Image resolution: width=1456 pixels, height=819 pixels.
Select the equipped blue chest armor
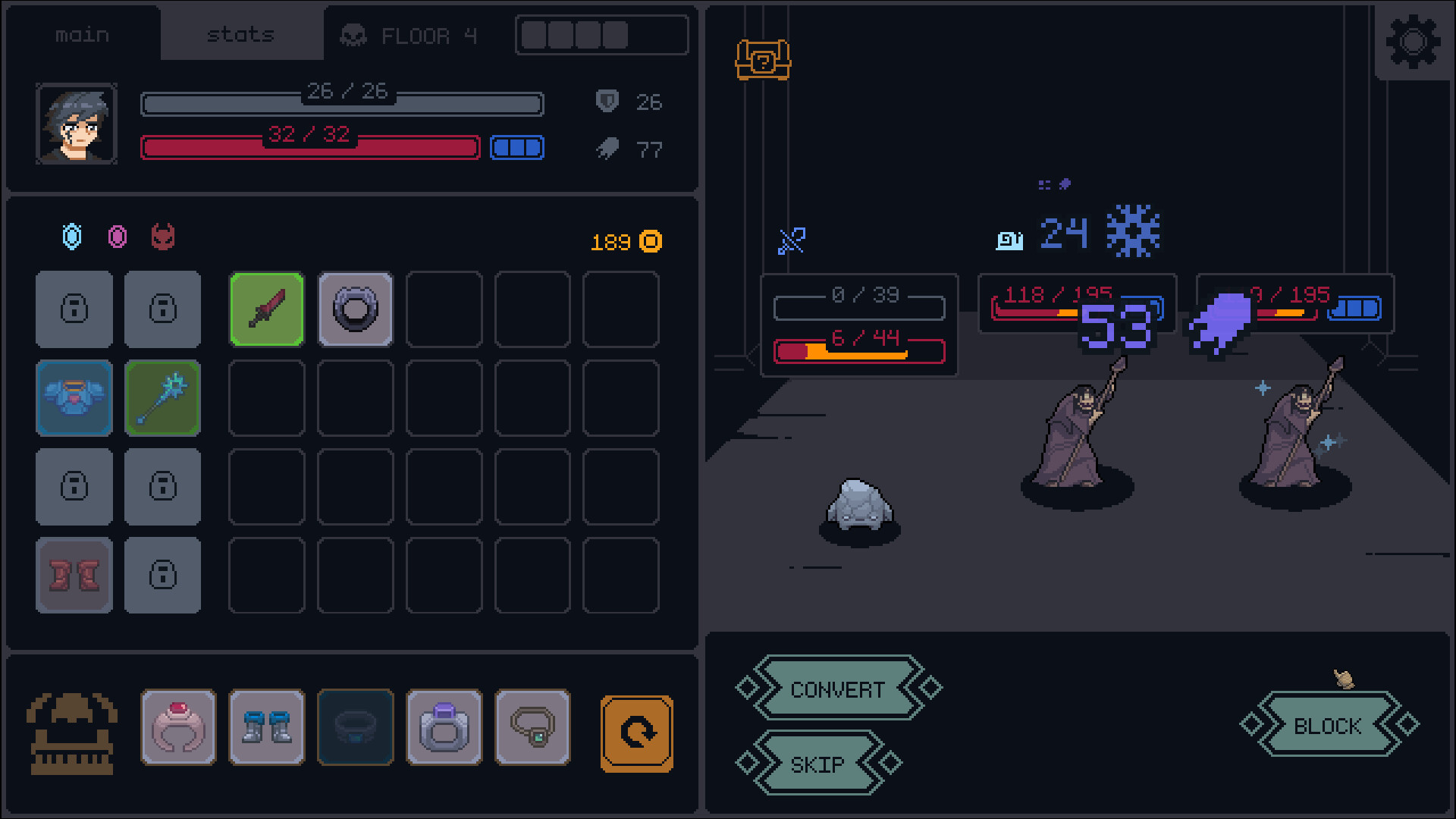74,398
